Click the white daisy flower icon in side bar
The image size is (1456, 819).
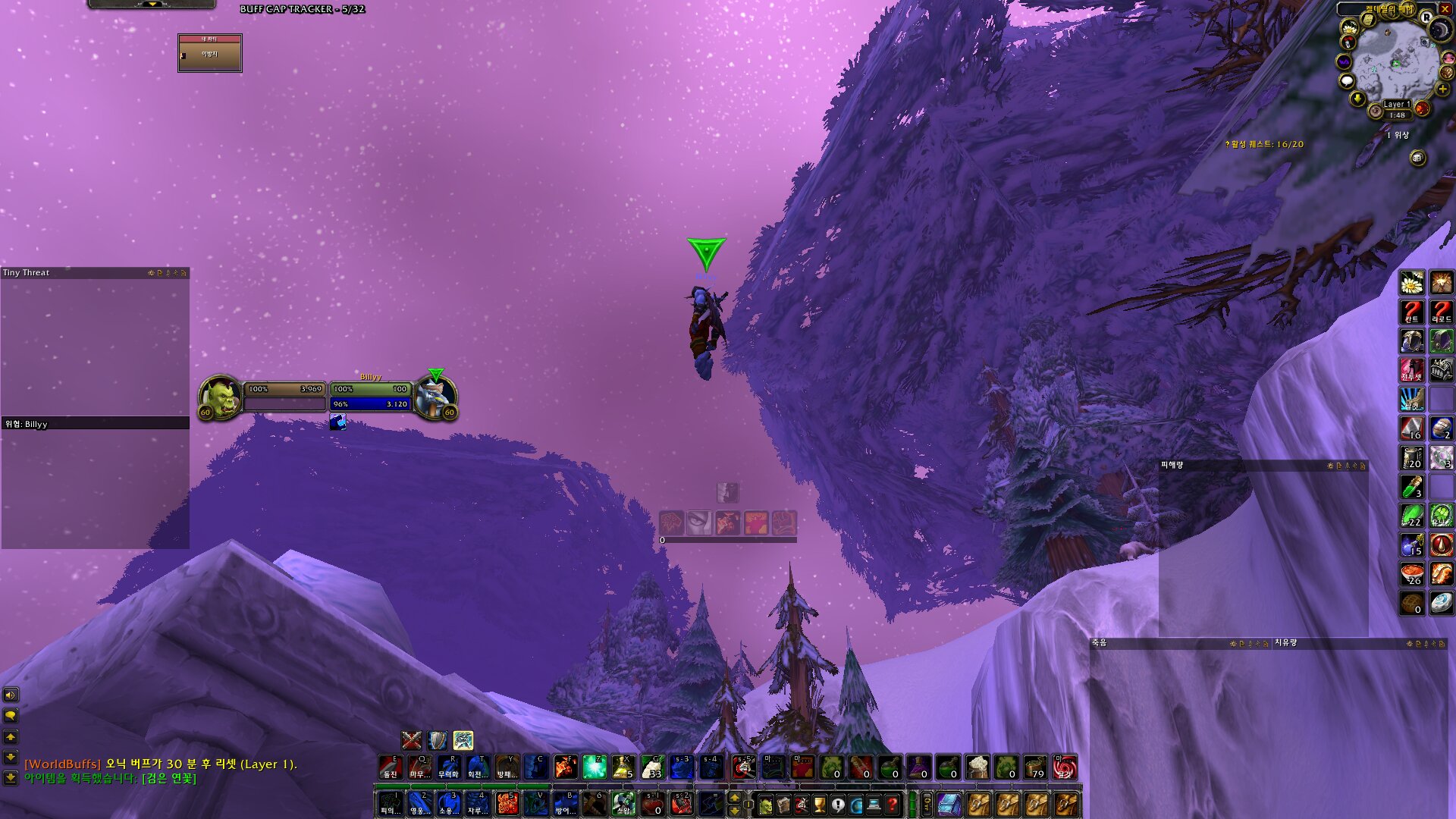click(1411, 283)
